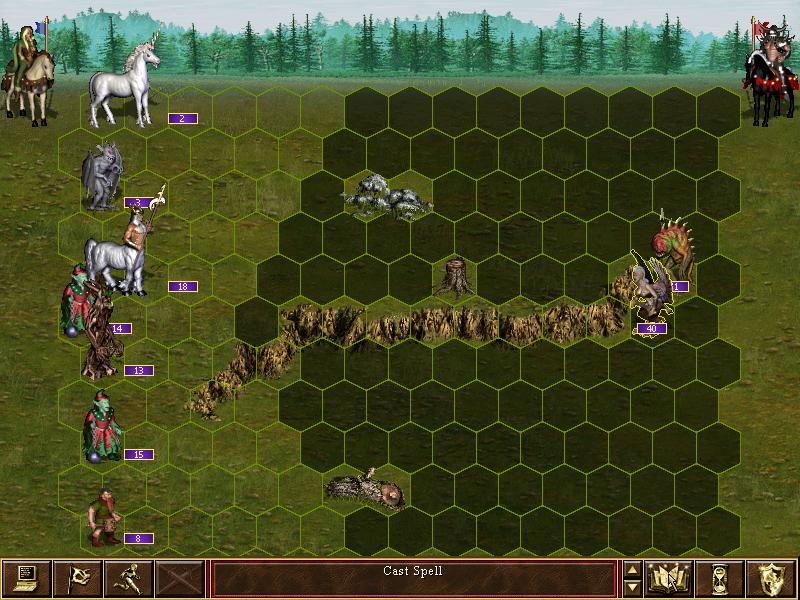
Task: Open the spellbook to cast a spell
Action: (670, 578)
